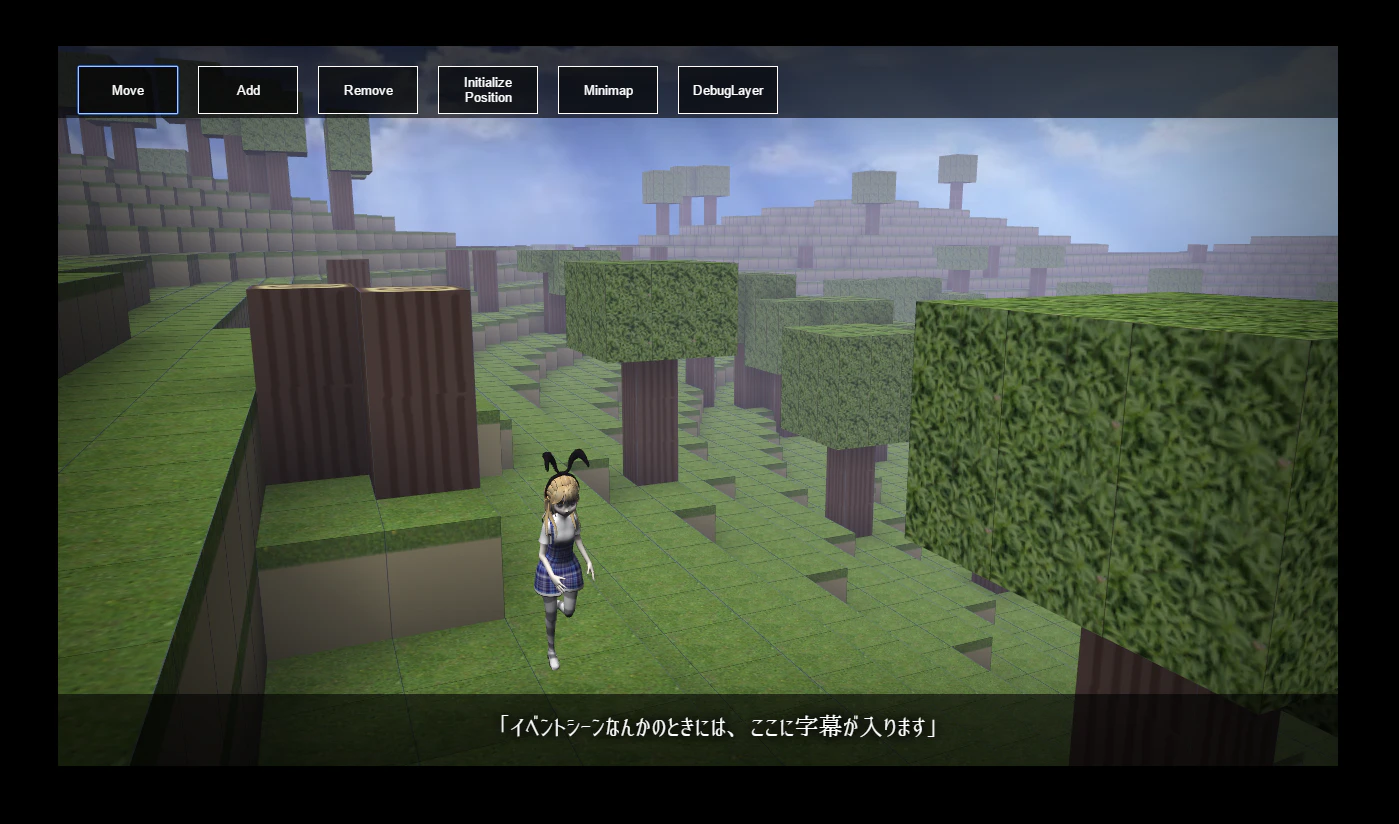This screenshot has width=1399, height=824.
Task: Show the DebugLayer
Action: [x=727, y=89]
